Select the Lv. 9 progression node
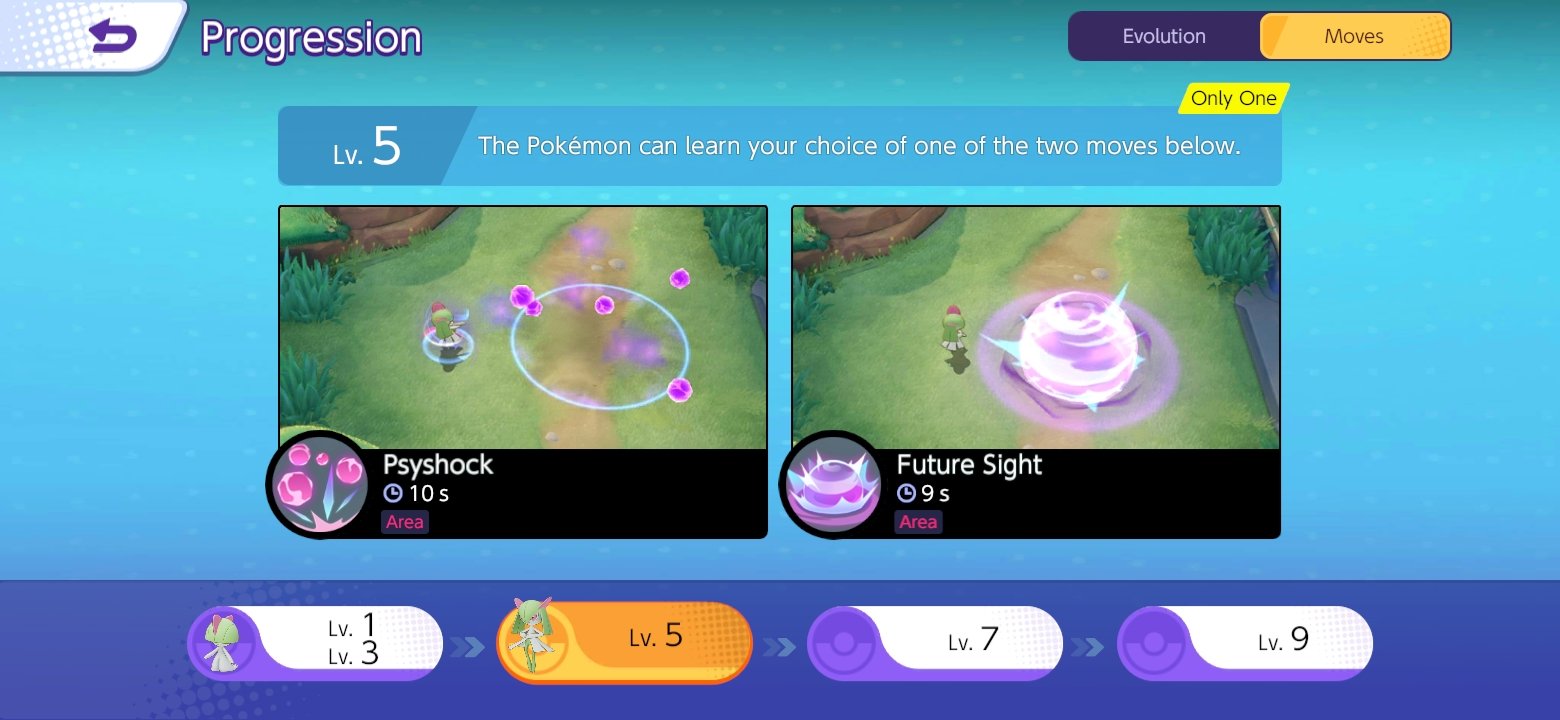 pos(1260,641)
